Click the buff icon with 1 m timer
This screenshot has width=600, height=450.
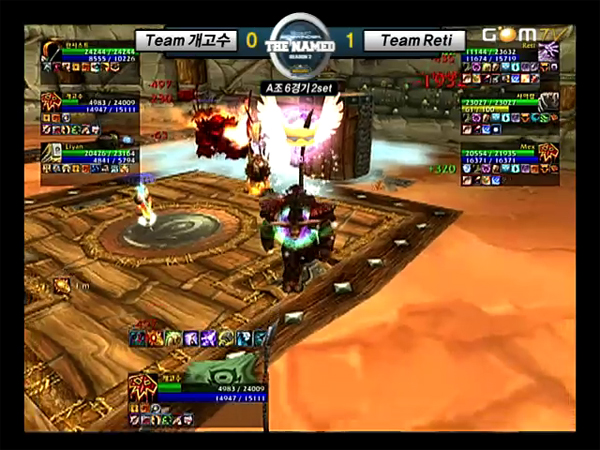point(61,286)
